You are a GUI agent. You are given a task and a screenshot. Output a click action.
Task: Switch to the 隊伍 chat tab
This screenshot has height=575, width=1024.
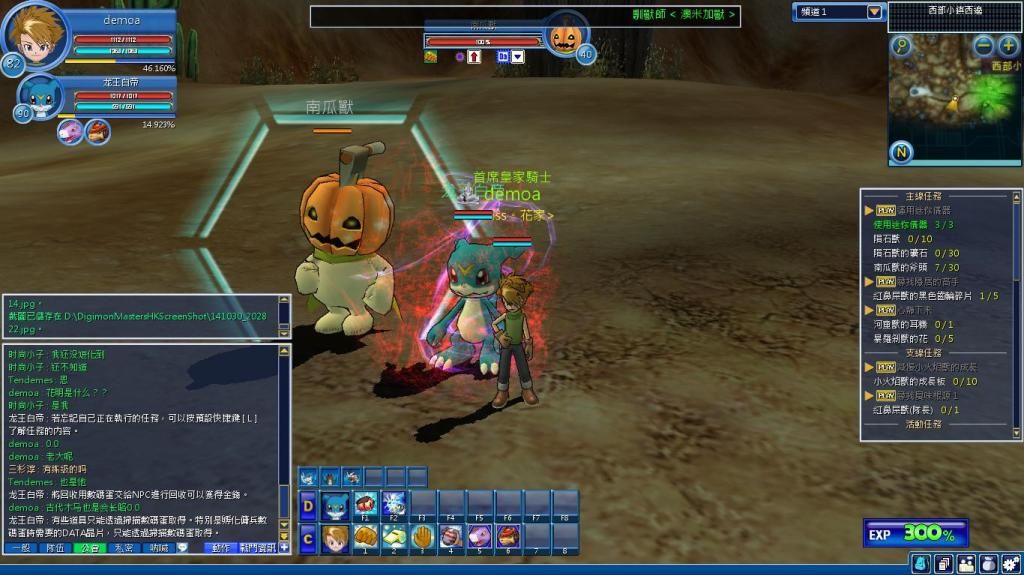click(55, 548)
